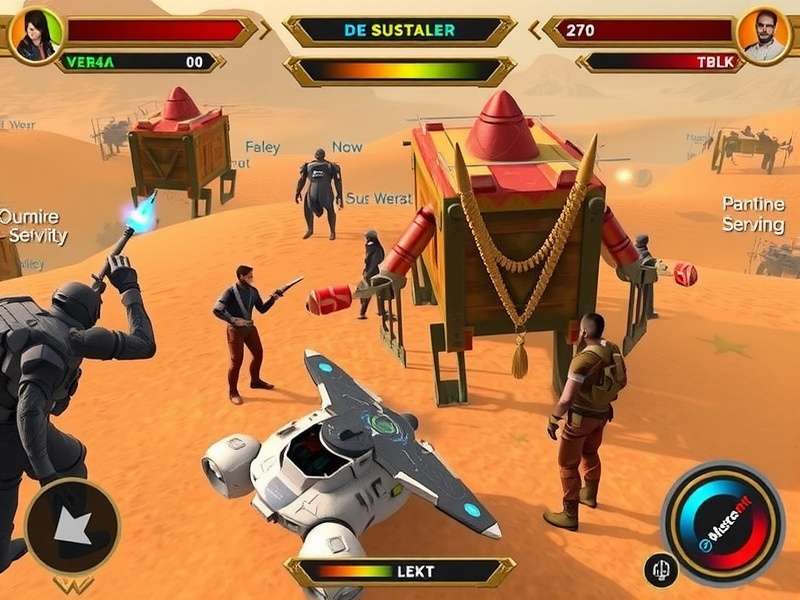Select the LEKT banner
Viewport: 800px width, 600px height.
pyautogui.click(x=399, y=572)
